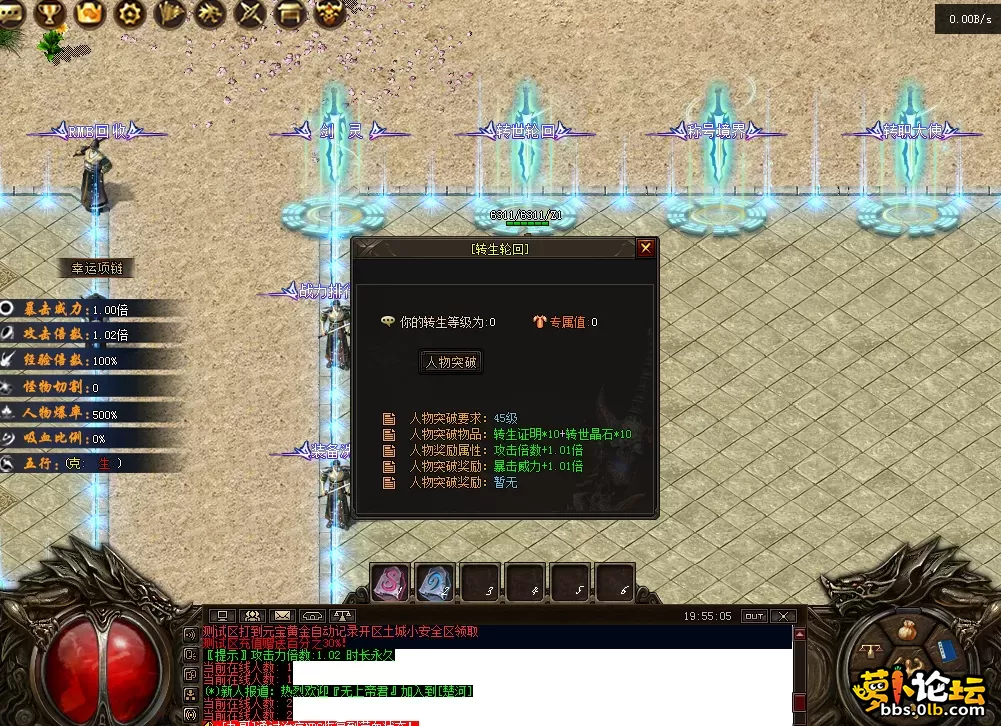Use the blue rune skill in slot 2
The width and height of the screenshot is (1001, 726).
[436, 583]
